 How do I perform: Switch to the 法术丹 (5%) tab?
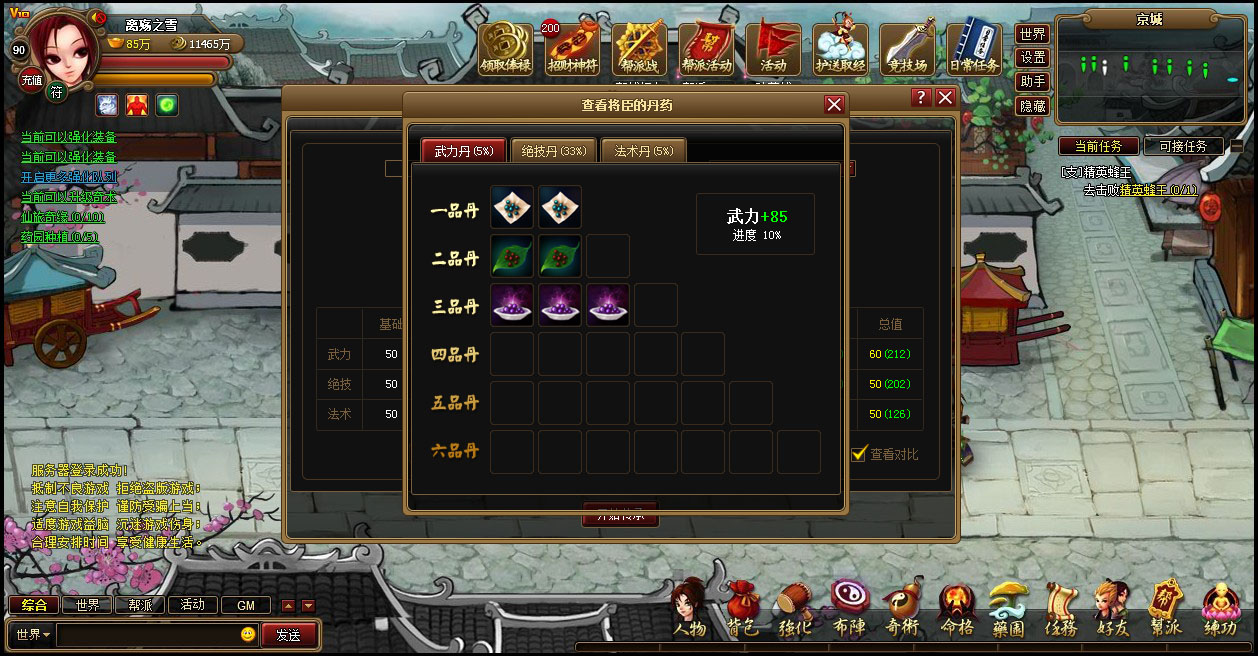tap(643, 151)
